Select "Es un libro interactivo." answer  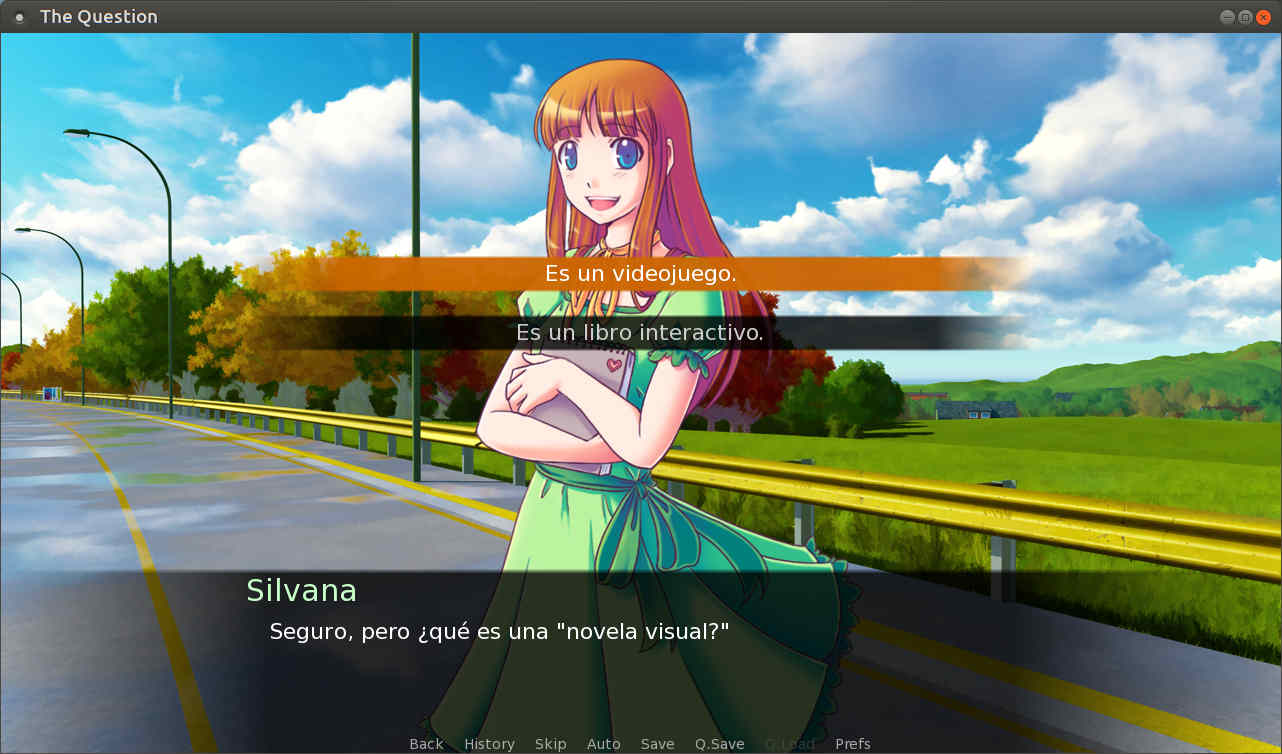pos(640,333)
